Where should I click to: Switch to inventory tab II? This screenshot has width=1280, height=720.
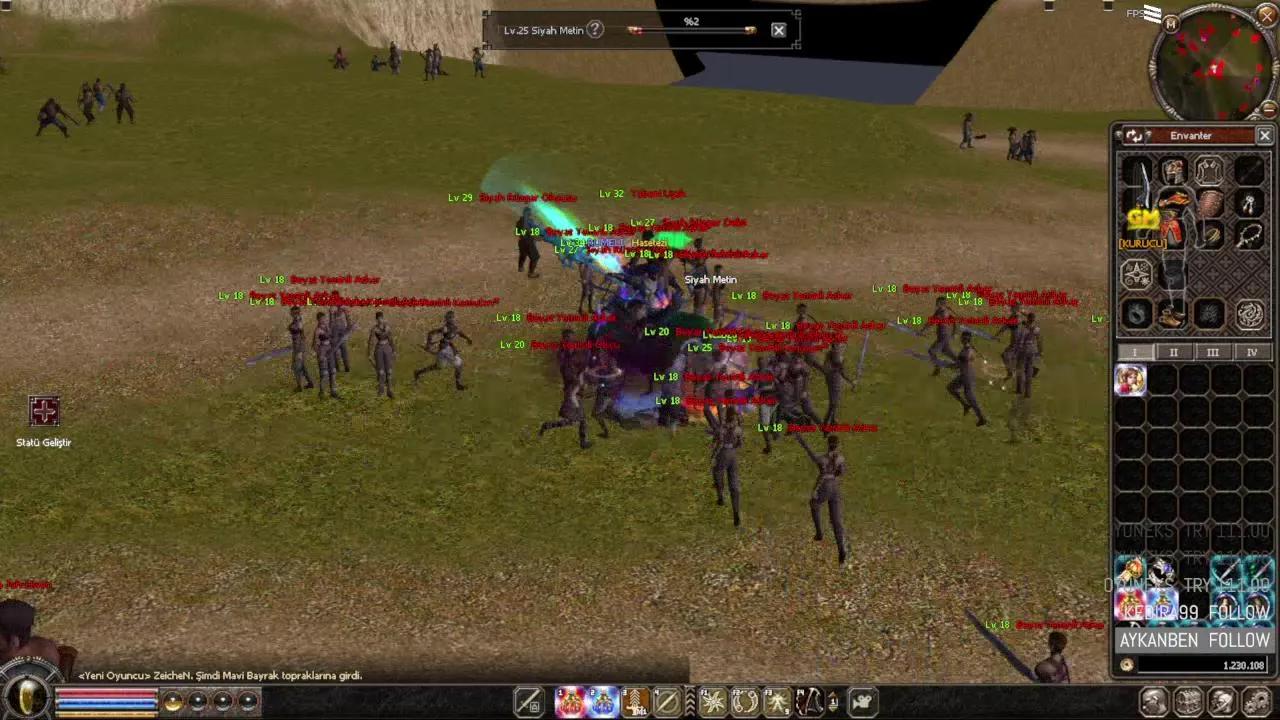[x=1173, y=352]
